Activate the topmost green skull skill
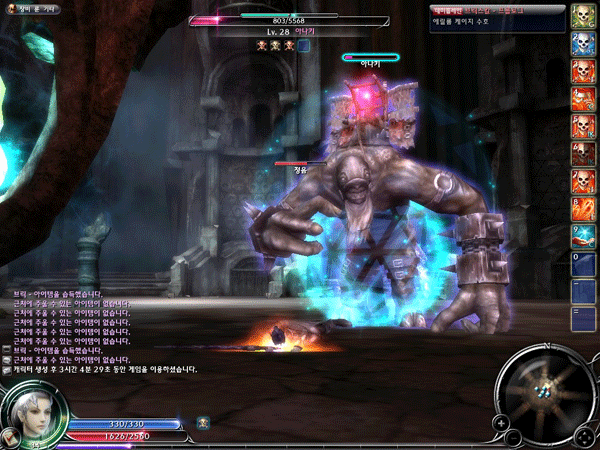 click(x=583, y=17)
